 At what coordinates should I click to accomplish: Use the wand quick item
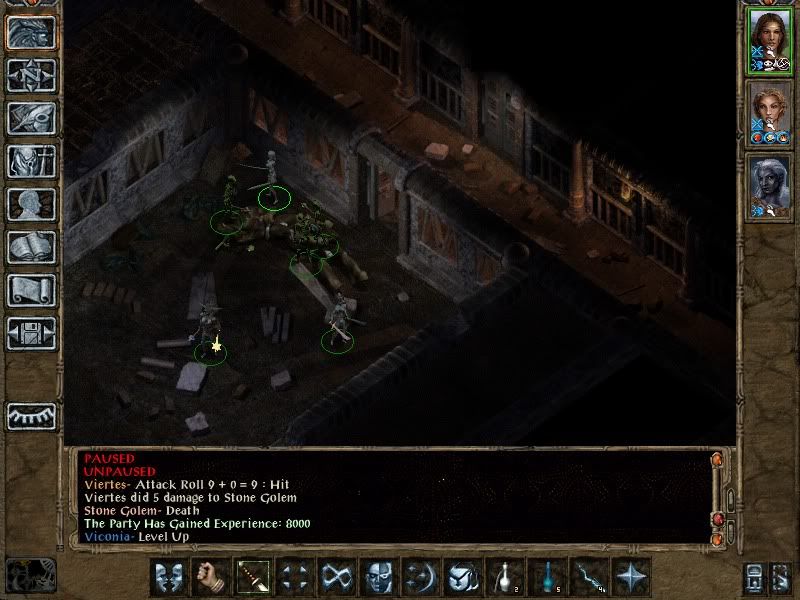pos(588,577)
